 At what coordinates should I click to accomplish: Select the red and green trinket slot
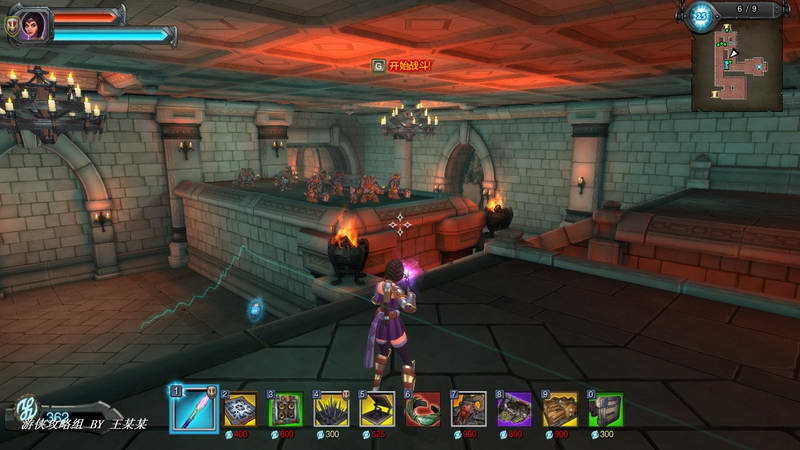pos(423,409)
